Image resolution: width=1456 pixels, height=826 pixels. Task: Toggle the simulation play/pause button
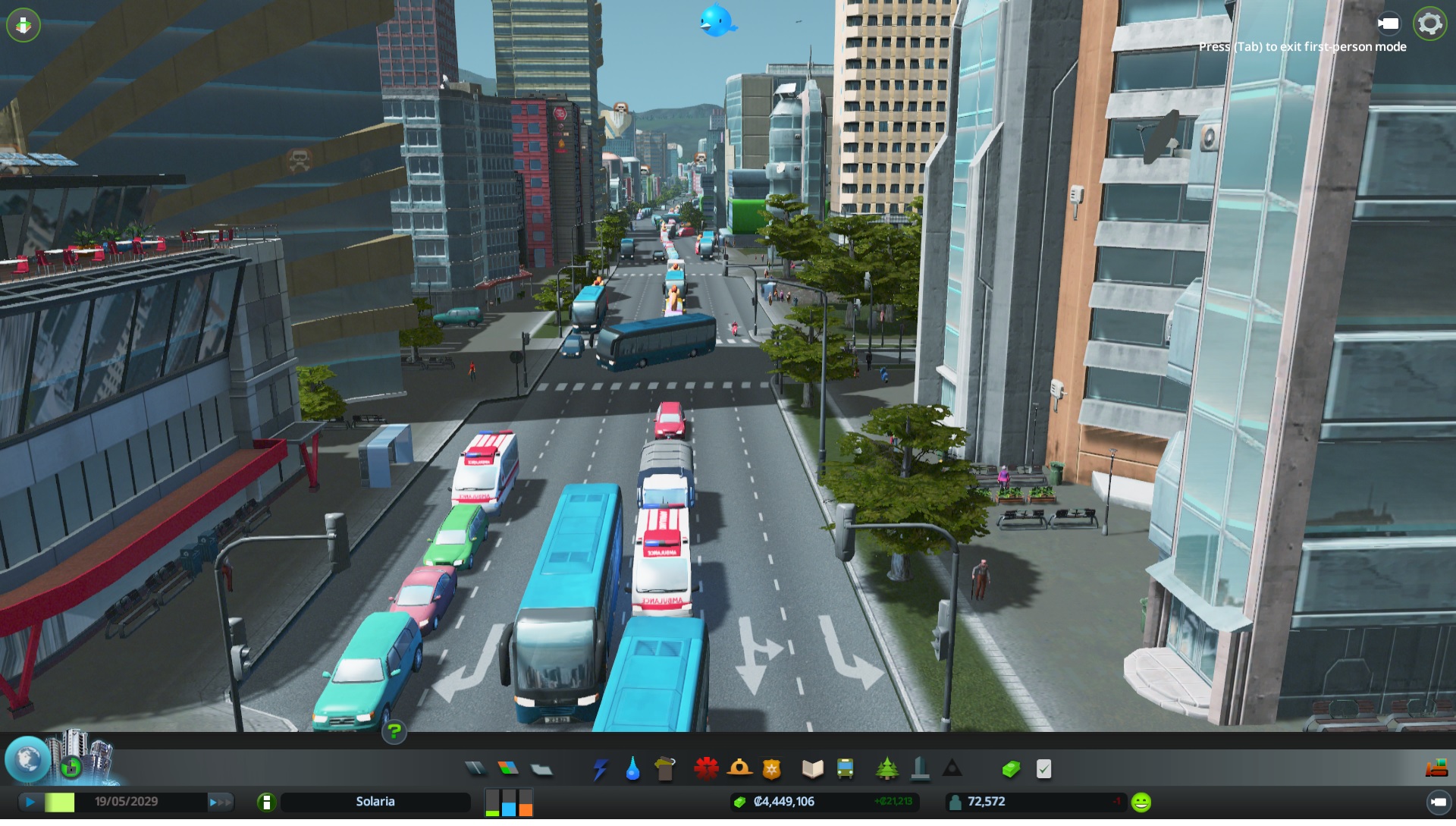click(30, 802)
